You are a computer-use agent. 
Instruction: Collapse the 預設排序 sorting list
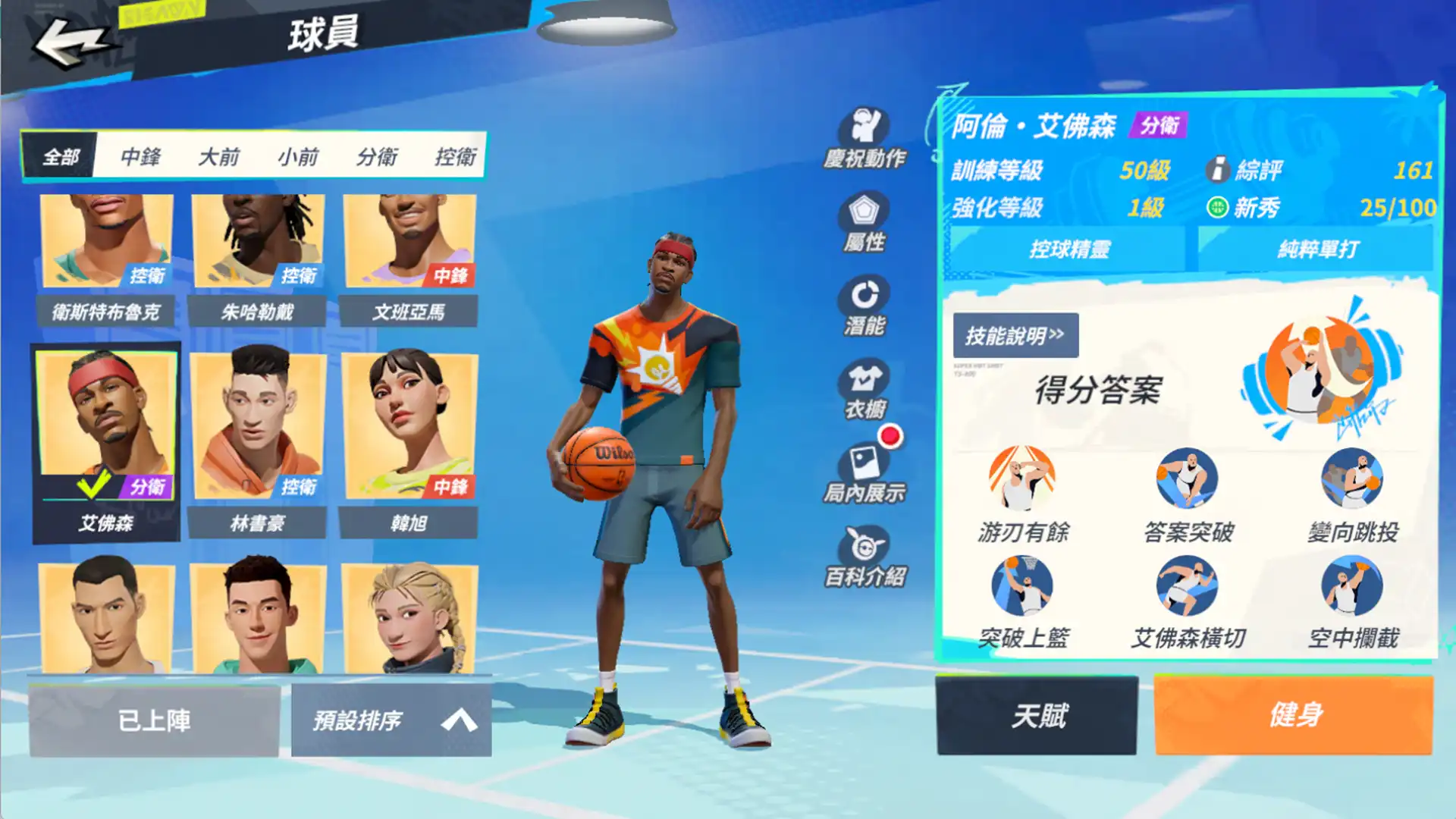coord(391,719)
